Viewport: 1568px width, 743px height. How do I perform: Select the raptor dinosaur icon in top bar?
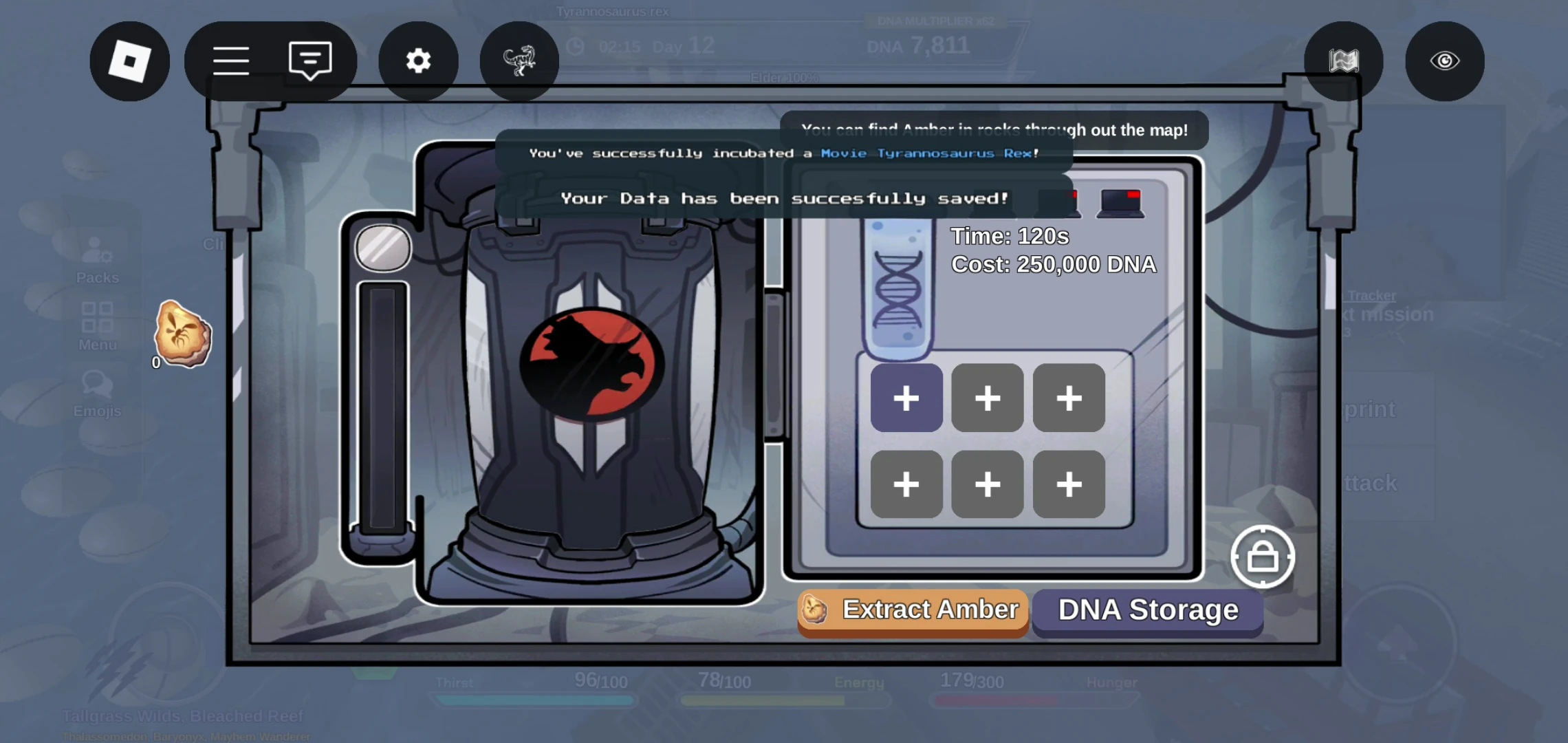(x=519, y=61)
